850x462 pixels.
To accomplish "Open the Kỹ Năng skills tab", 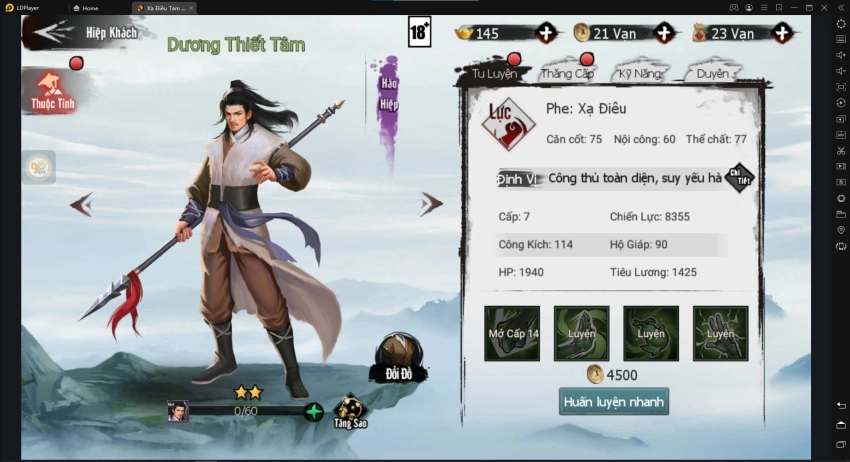I will point(641,74).
